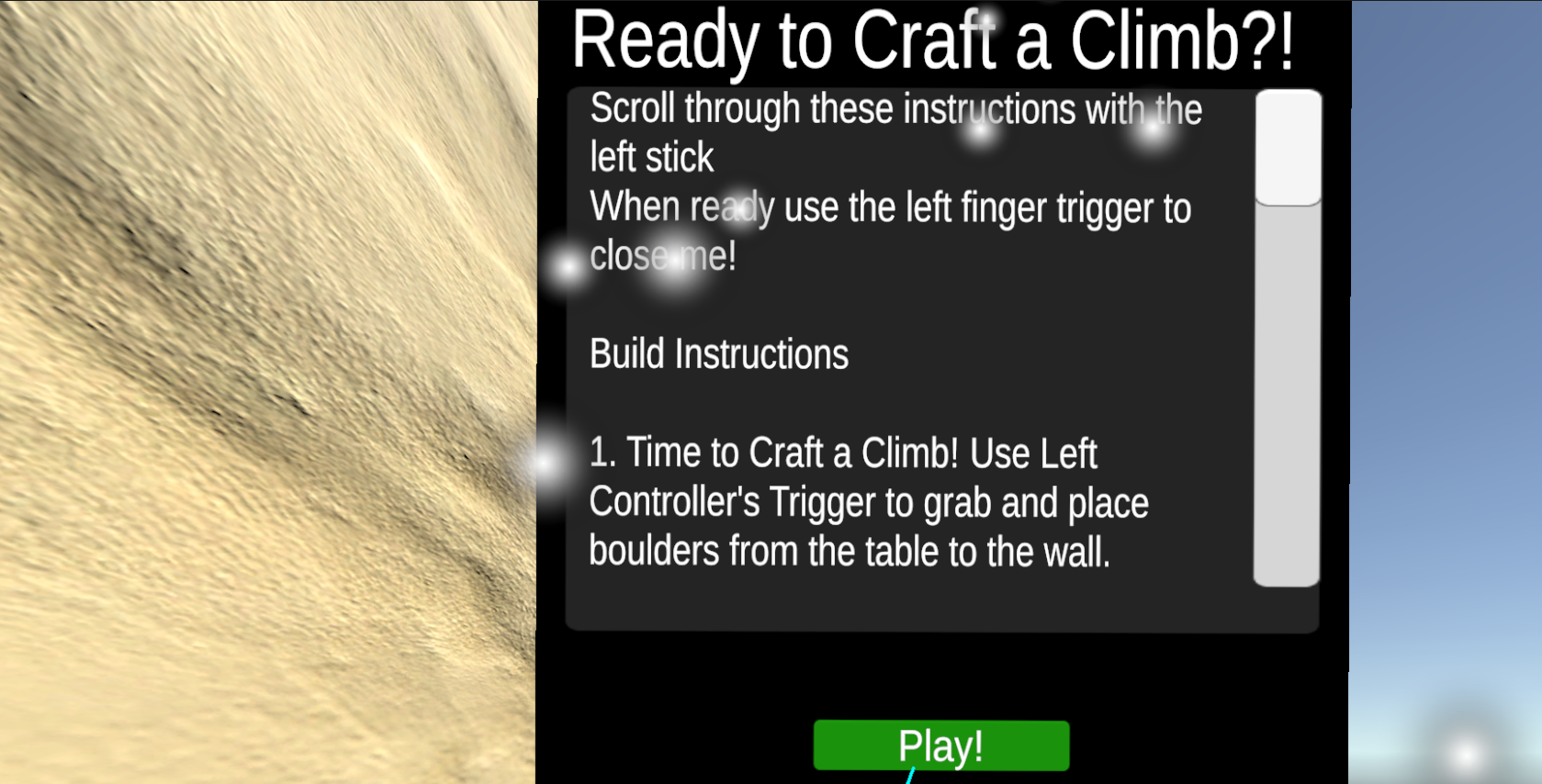Click the word 'Play!' on the button
The width and height of the screenshot is (1542, 784).
[940, 745]
